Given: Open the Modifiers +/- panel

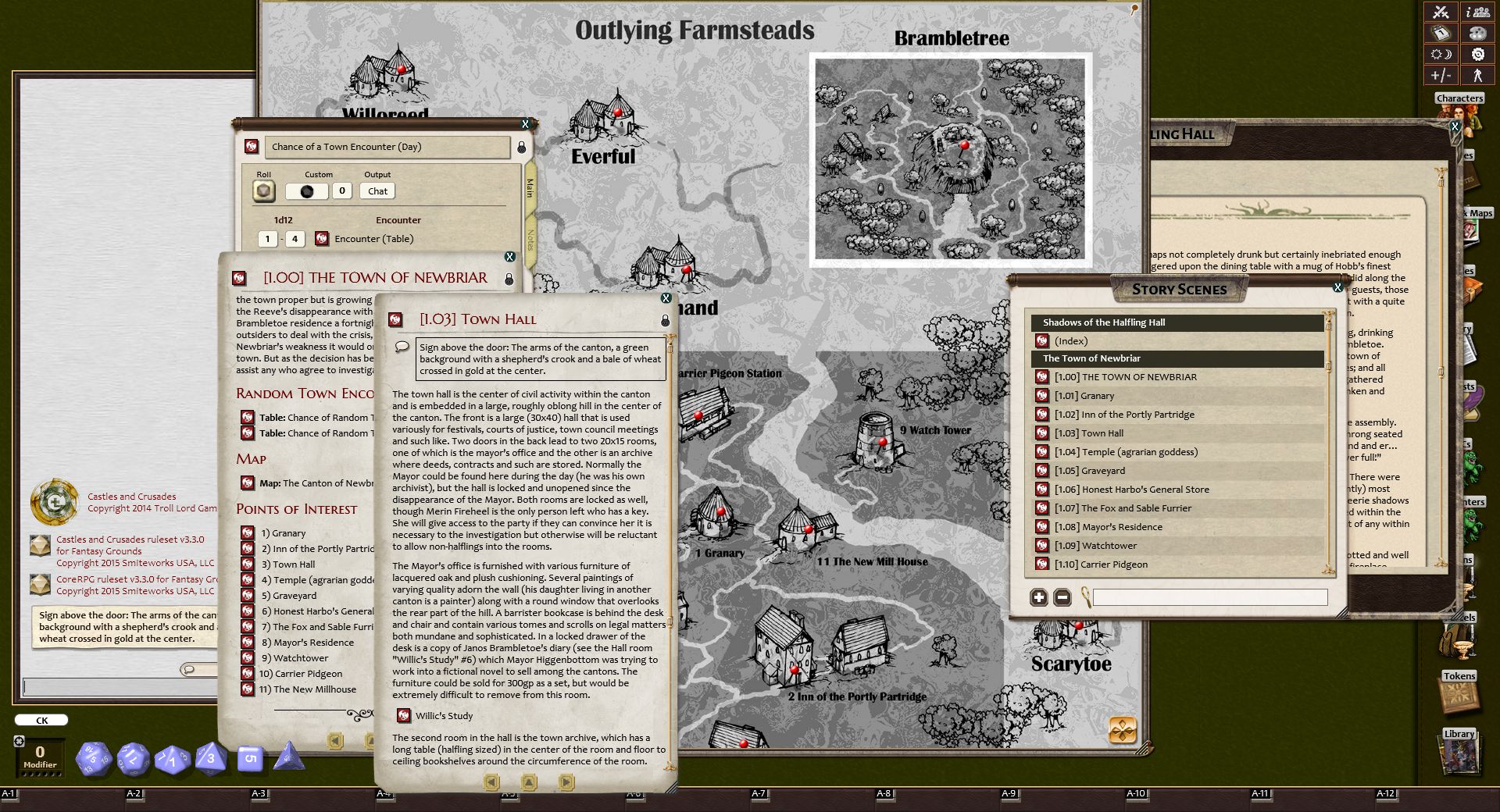Looking at the screenshot, I should coord(1440,76).
